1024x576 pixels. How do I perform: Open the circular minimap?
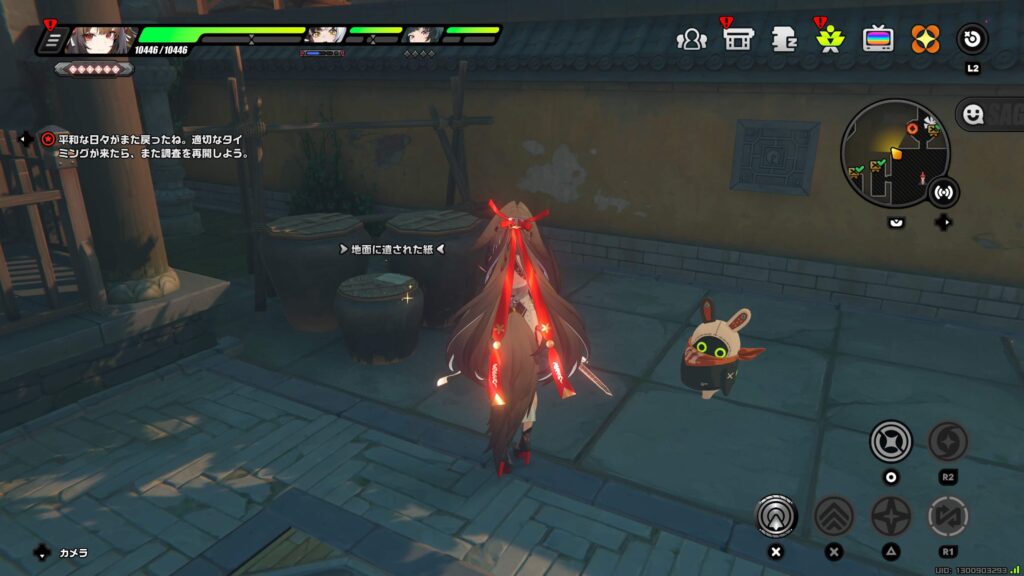pos(893,151)
